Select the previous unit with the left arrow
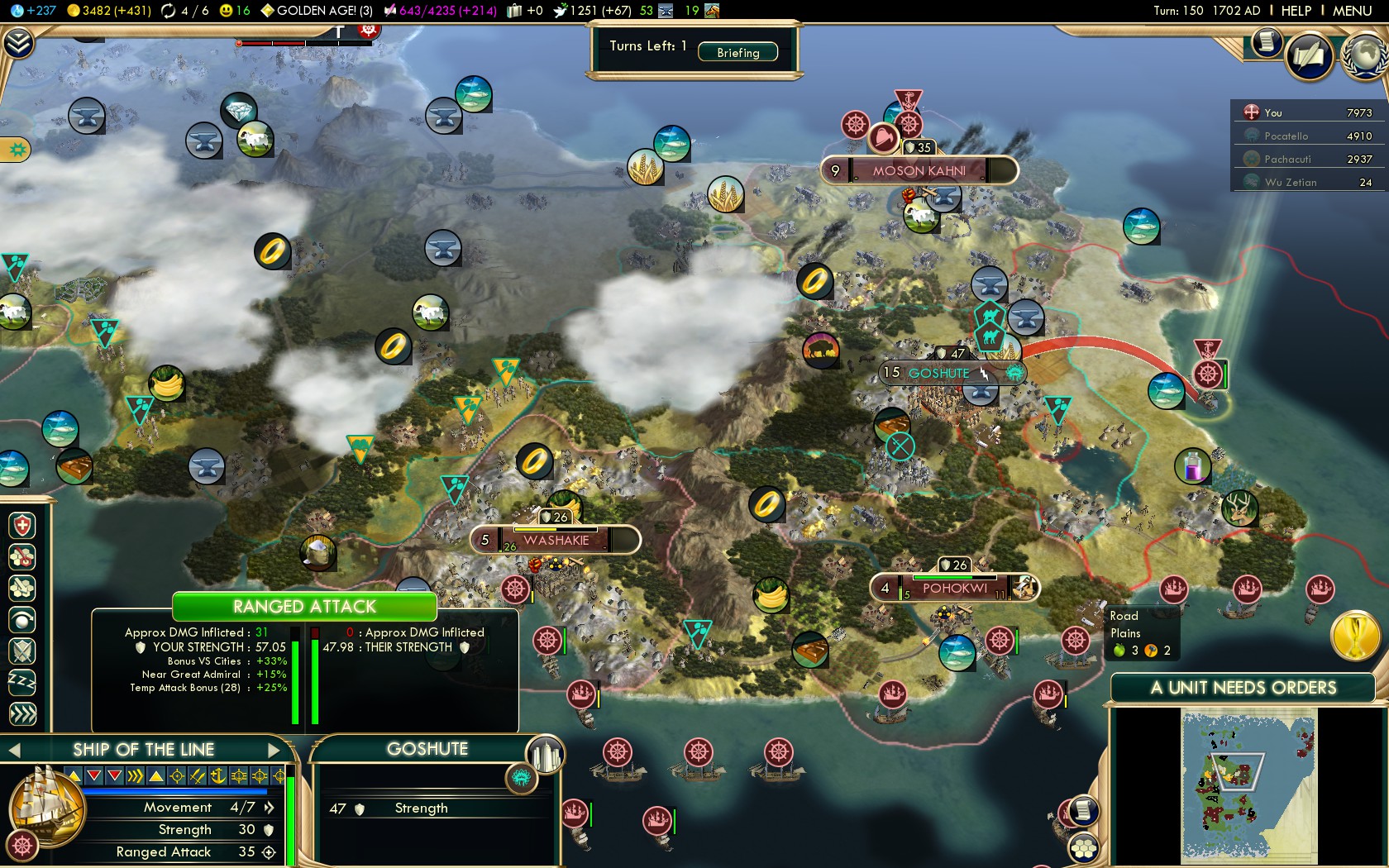The width and height of the screenshot is (1389, 868). click(x=14, y=750)
